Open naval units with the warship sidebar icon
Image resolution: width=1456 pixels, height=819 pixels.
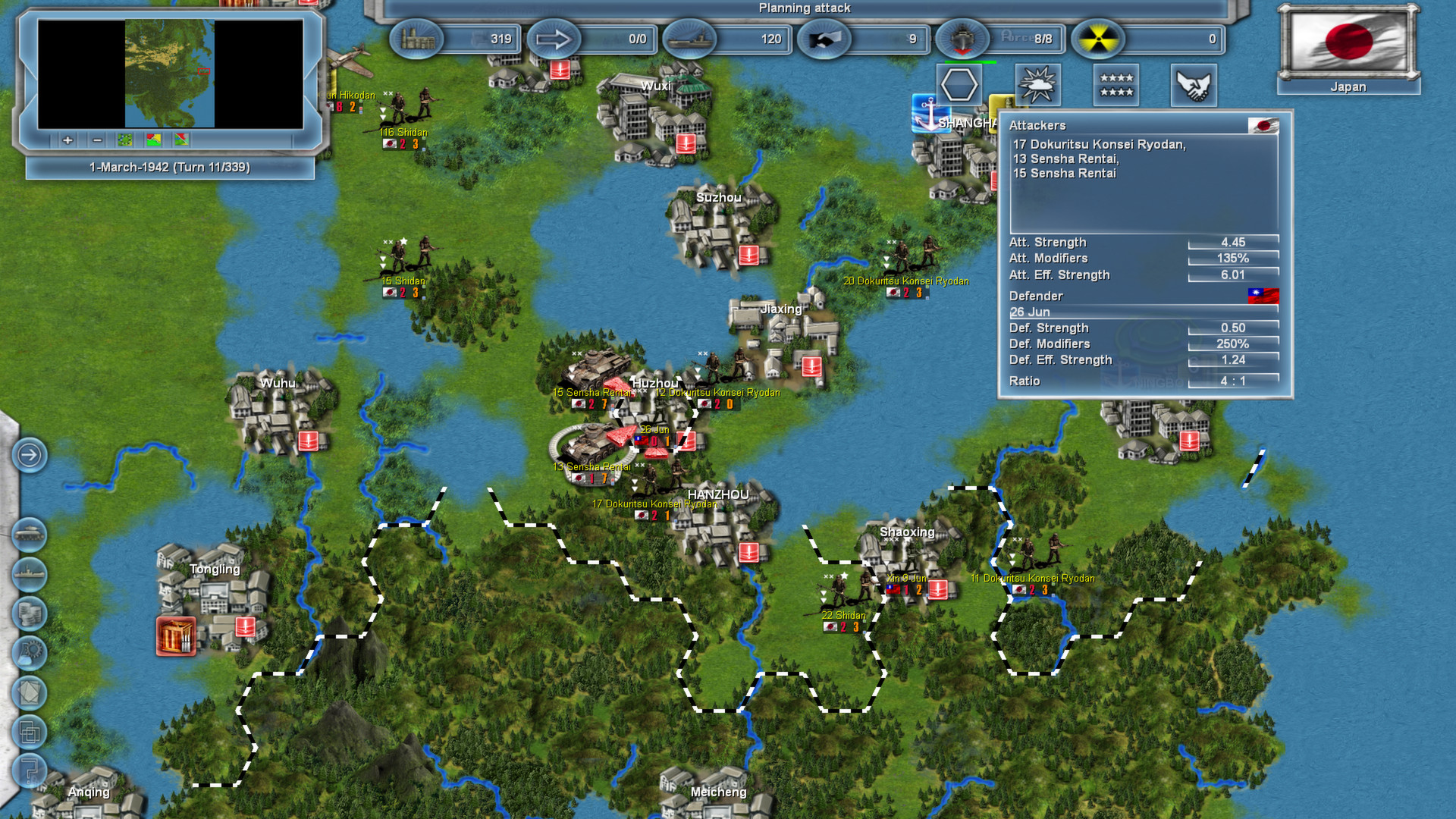click(30, 574)
